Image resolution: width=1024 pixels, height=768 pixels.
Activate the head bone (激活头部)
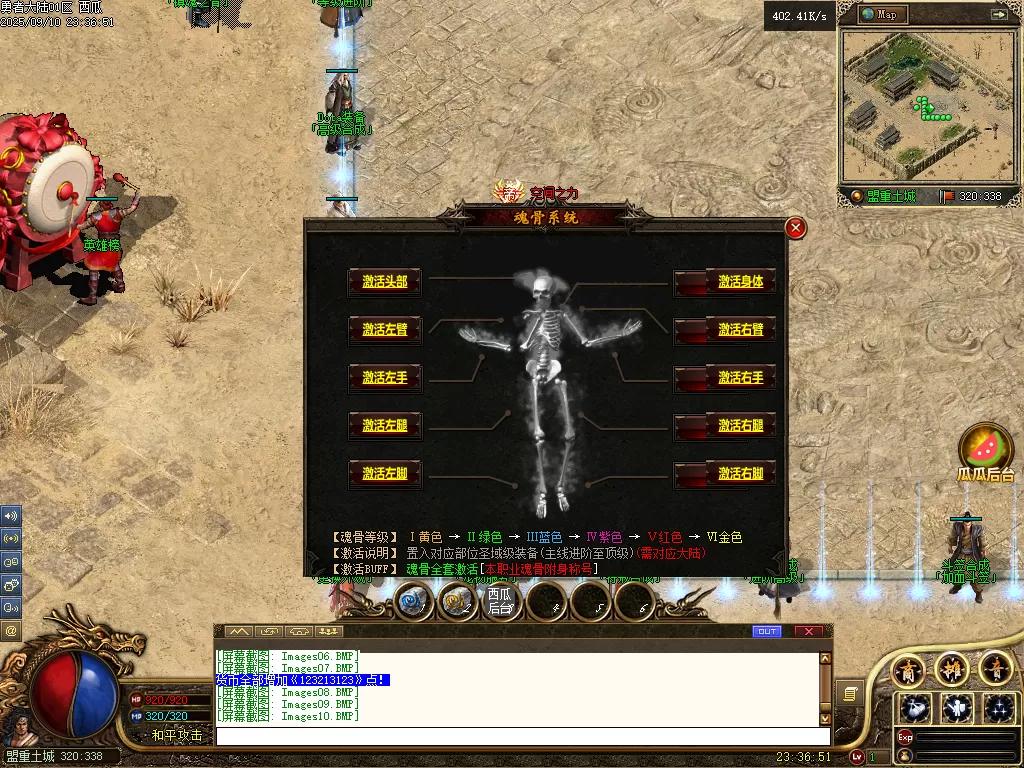tap(384, 282)
